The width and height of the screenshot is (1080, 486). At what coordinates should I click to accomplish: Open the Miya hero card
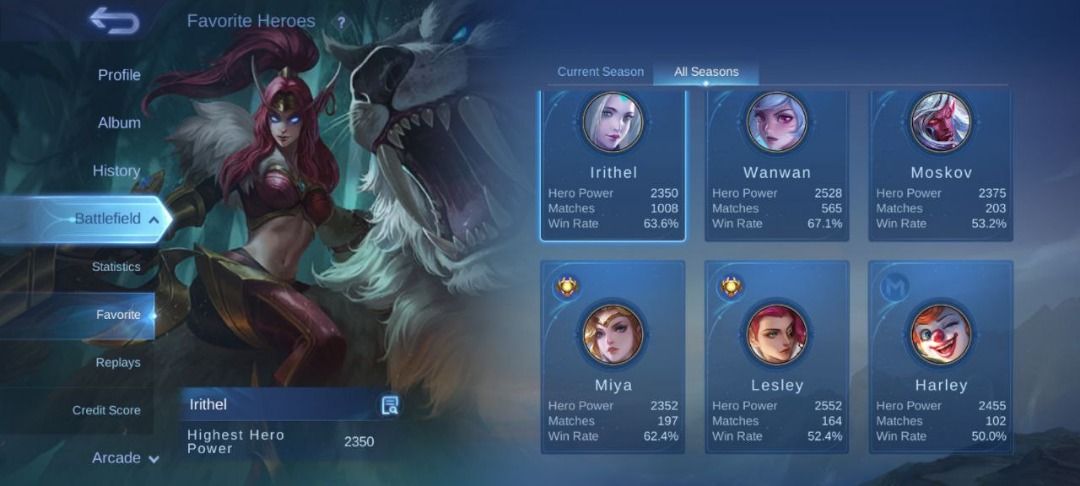[x=613, y=357]
